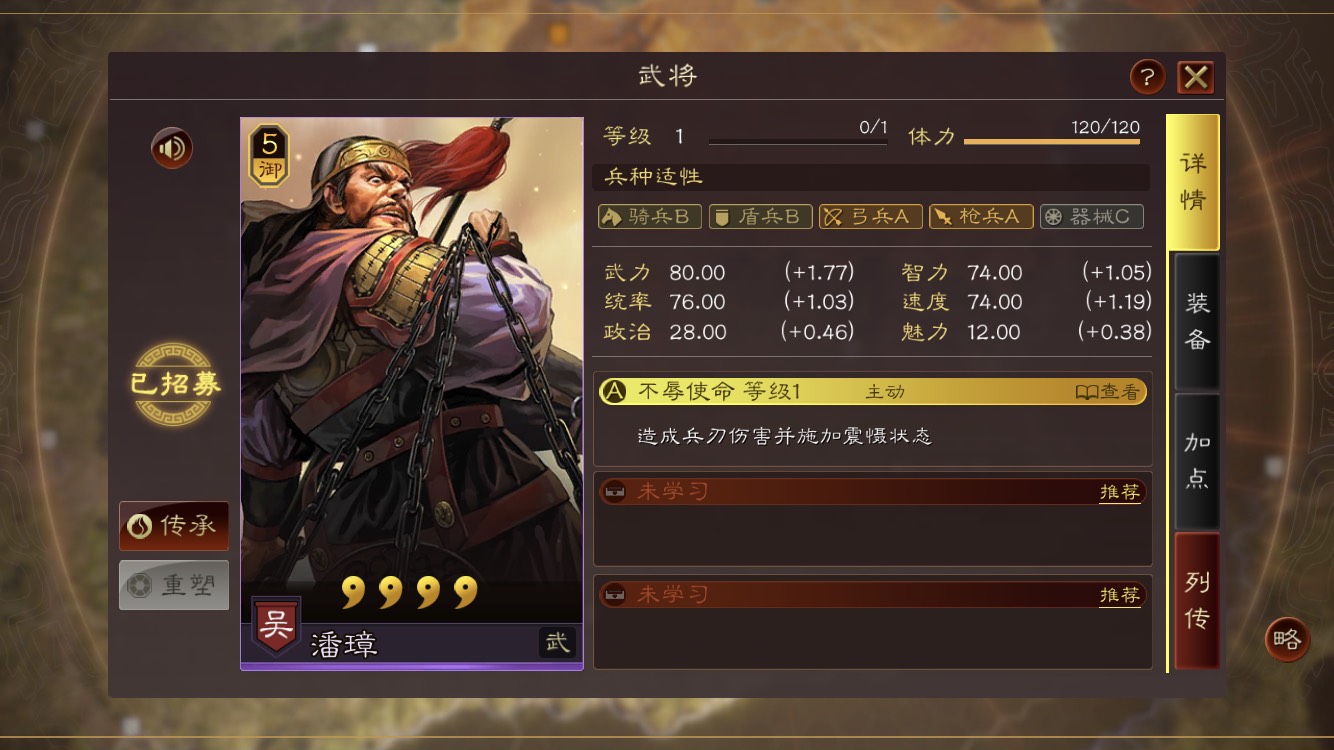1334x750 pixels.
Task: Select the 器械C siege aptitude badge
Action: pos(1091,216)
